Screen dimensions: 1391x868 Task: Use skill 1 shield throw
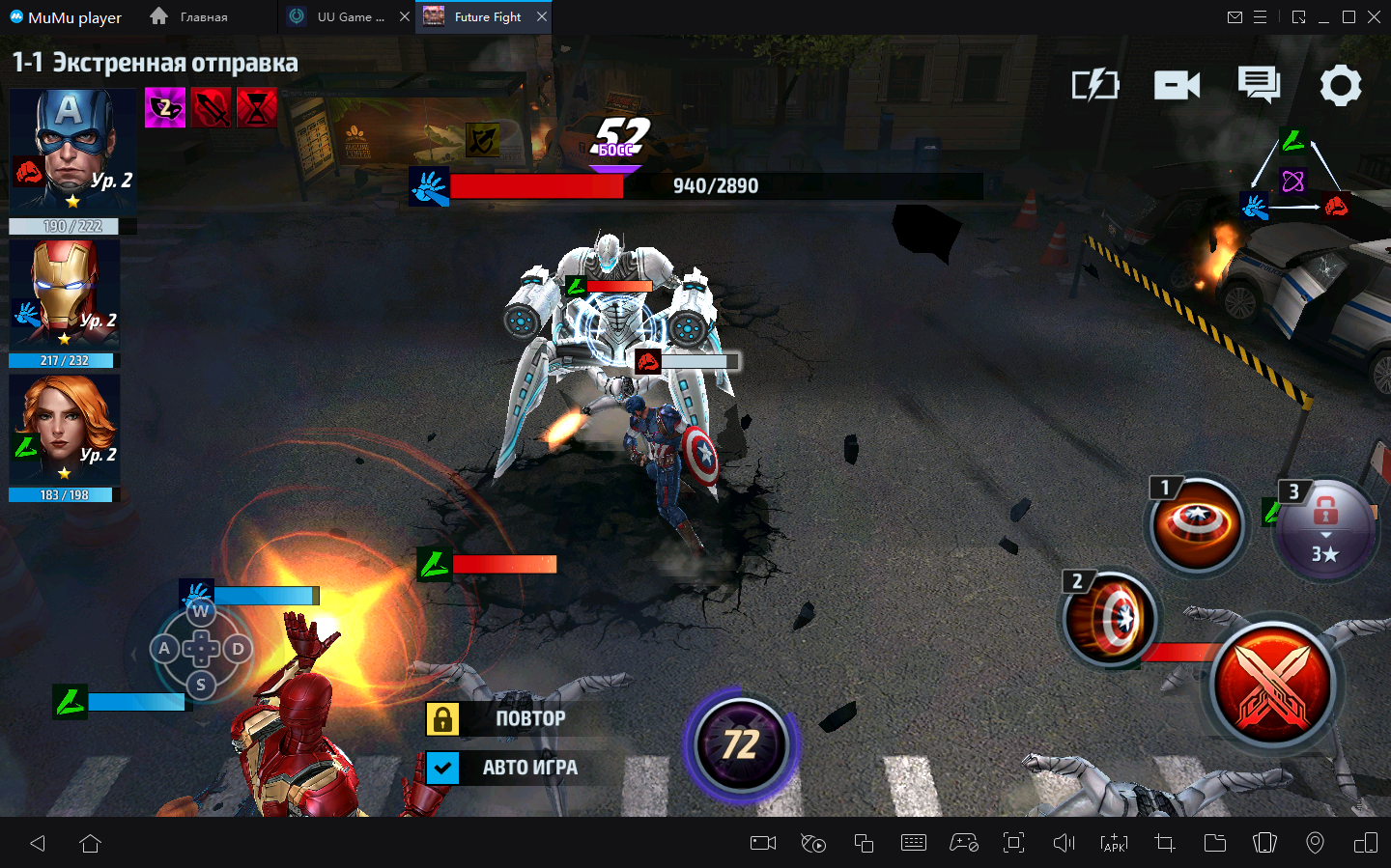coord(1197,525)
